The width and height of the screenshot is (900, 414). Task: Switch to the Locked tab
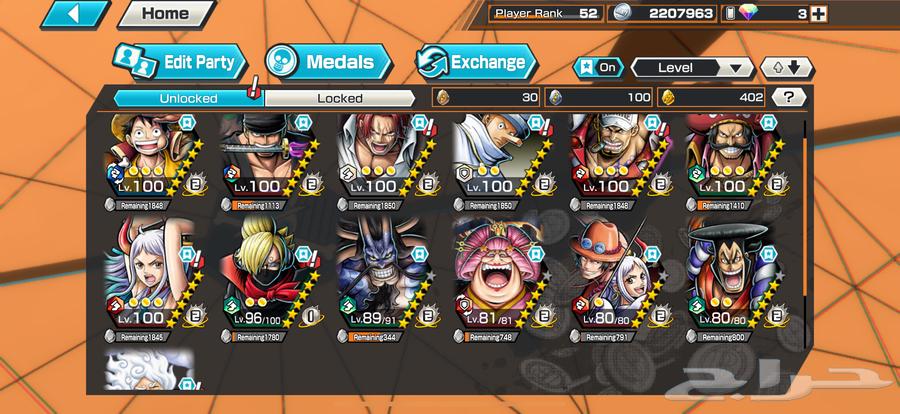click(340, 98)
